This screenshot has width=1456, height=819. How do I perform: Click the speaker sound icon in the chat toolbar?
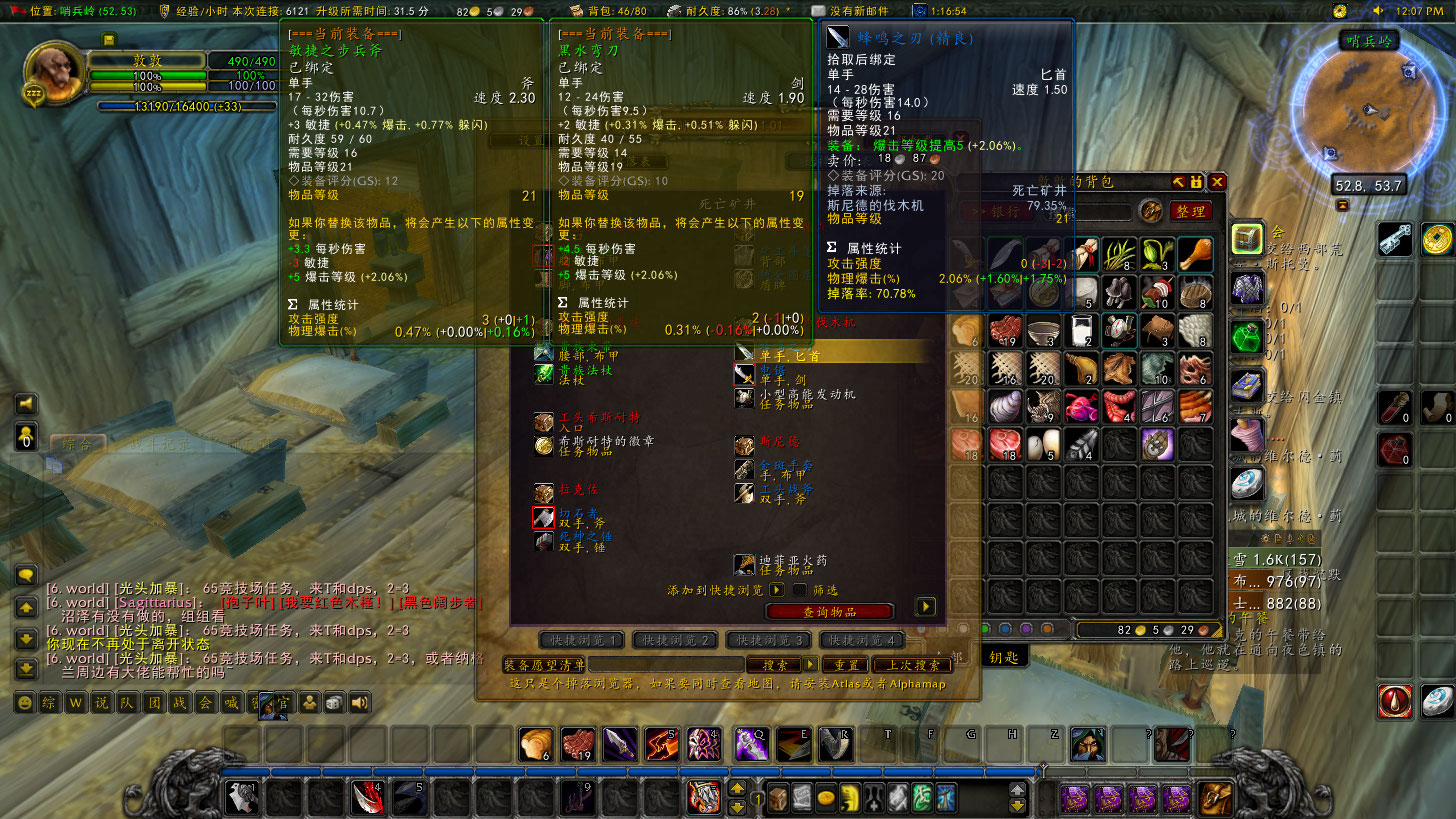(x=359, y=703)
